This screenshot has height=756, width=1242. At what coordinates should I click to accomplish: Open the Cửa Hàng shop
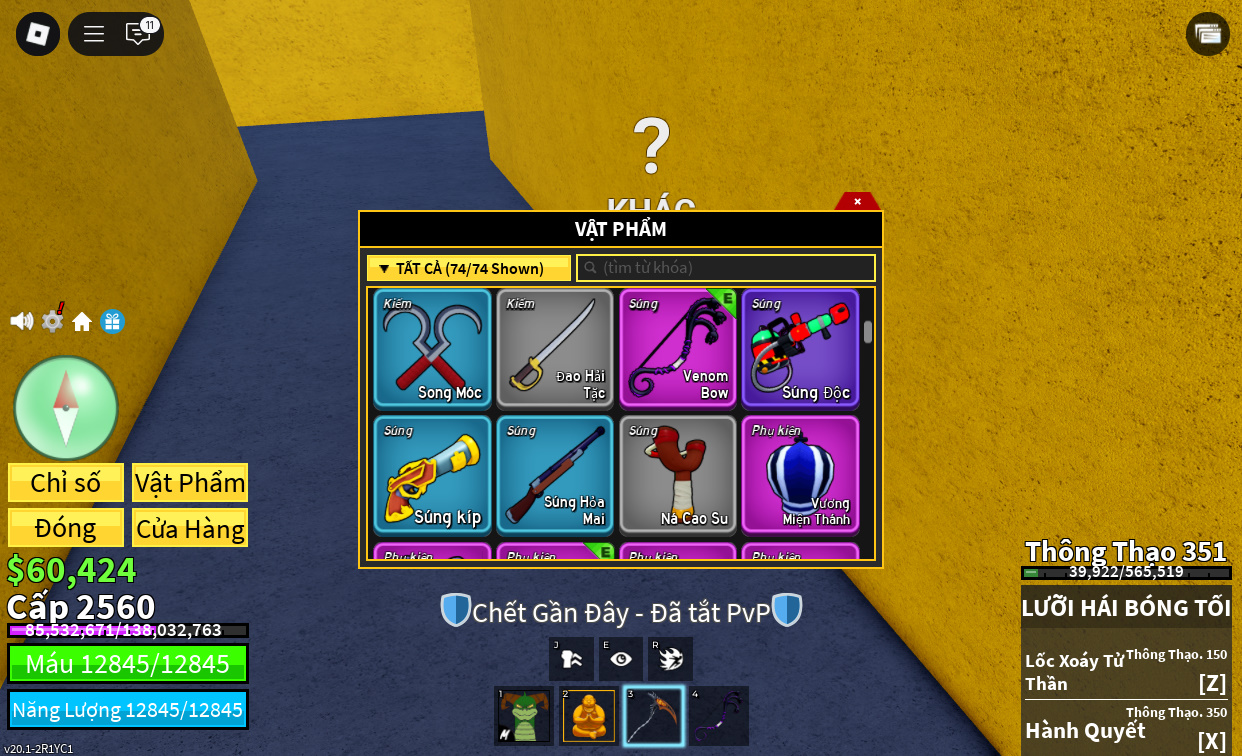coord(190,527)
